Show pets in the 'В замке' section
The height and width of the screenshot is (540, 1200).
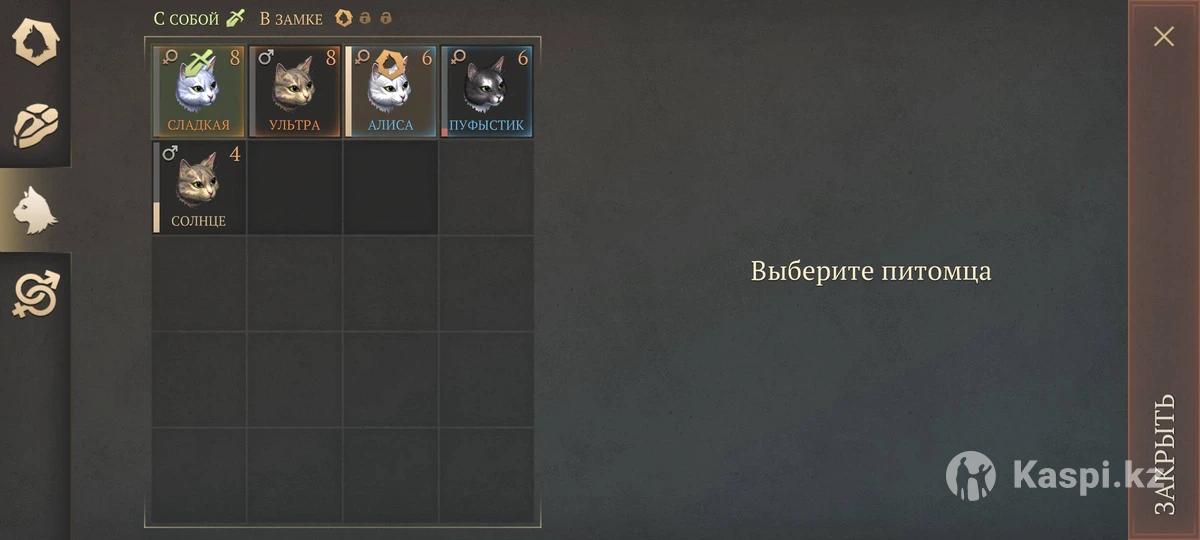pos(292,18)
